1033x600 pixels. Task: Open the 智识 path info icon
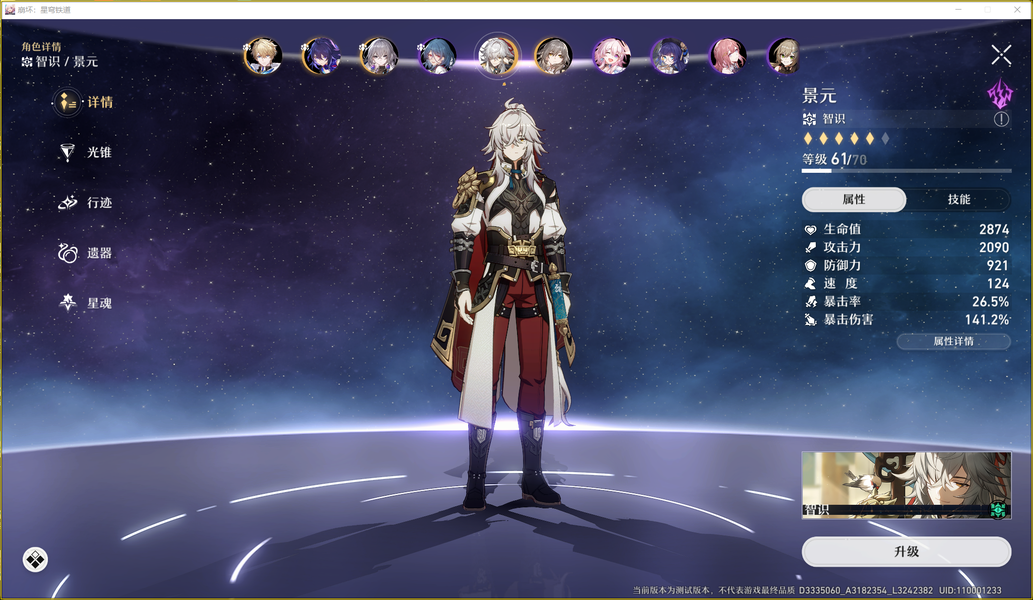coord(1001,119)
